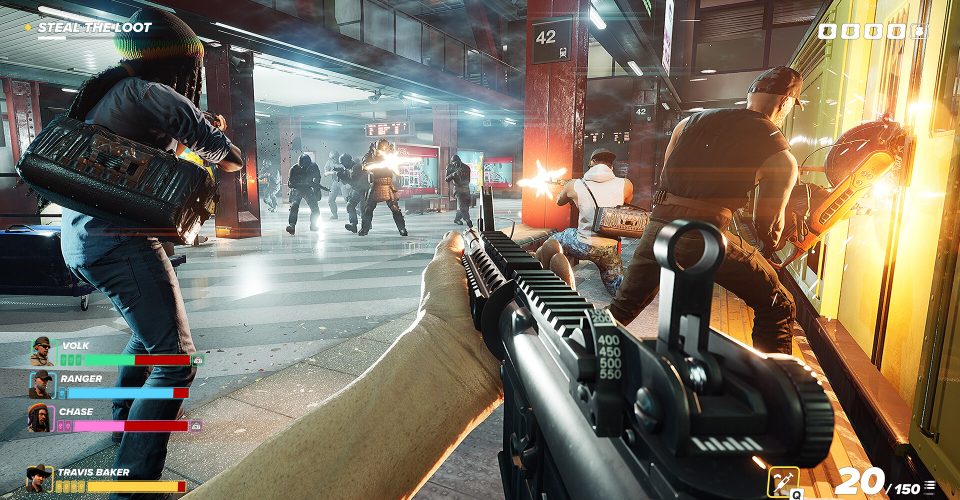Viewport: 960px width, 500px height.
Task: Activate the syringe tool icon
Action: (x=782, y=482)
